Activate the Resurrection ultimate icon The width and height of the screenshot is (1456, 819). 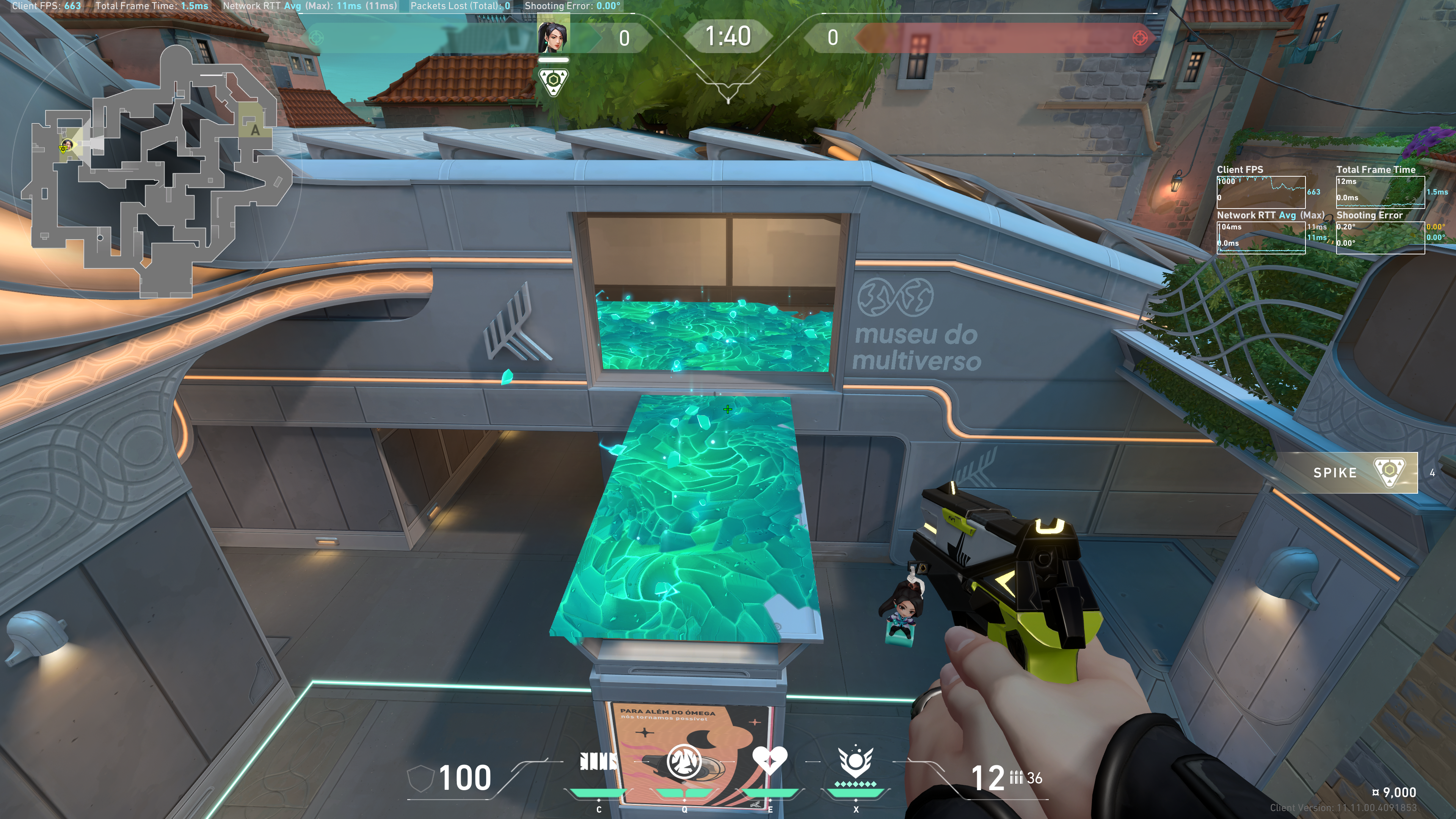[855, 762]
